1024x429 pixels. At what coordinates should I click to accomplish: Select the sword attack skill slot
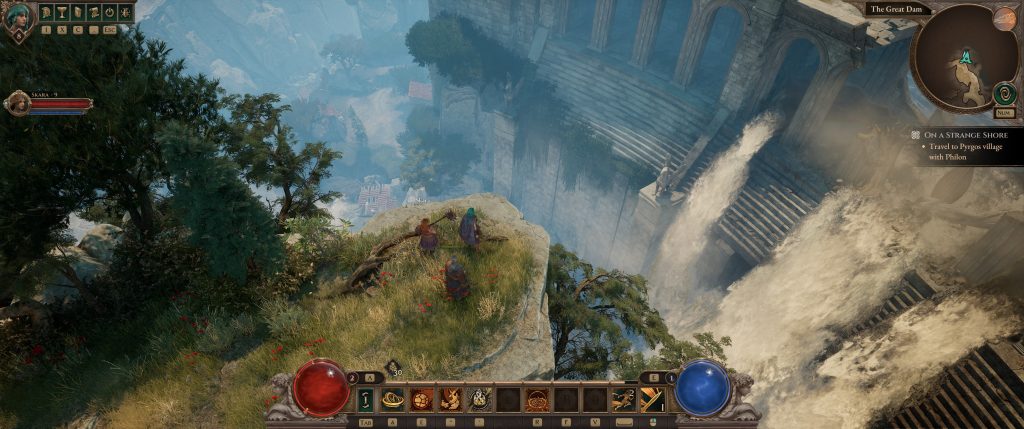652,400
